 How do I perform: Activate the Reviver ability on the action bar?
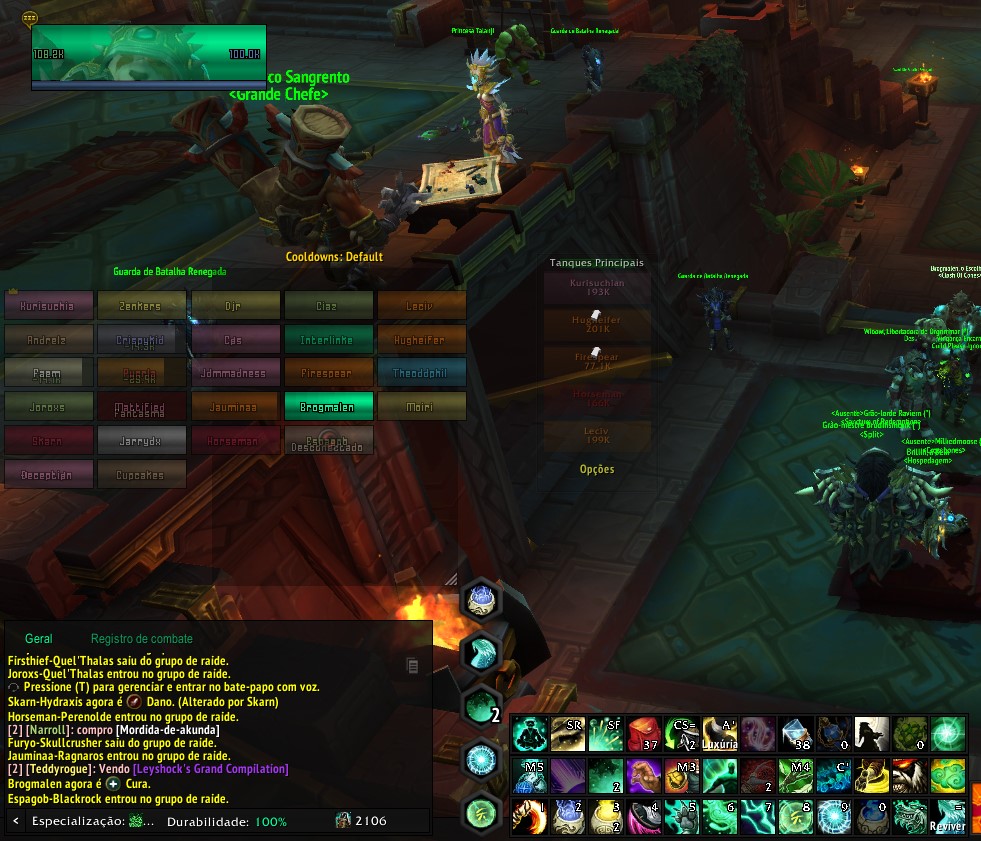pos(948,816)
